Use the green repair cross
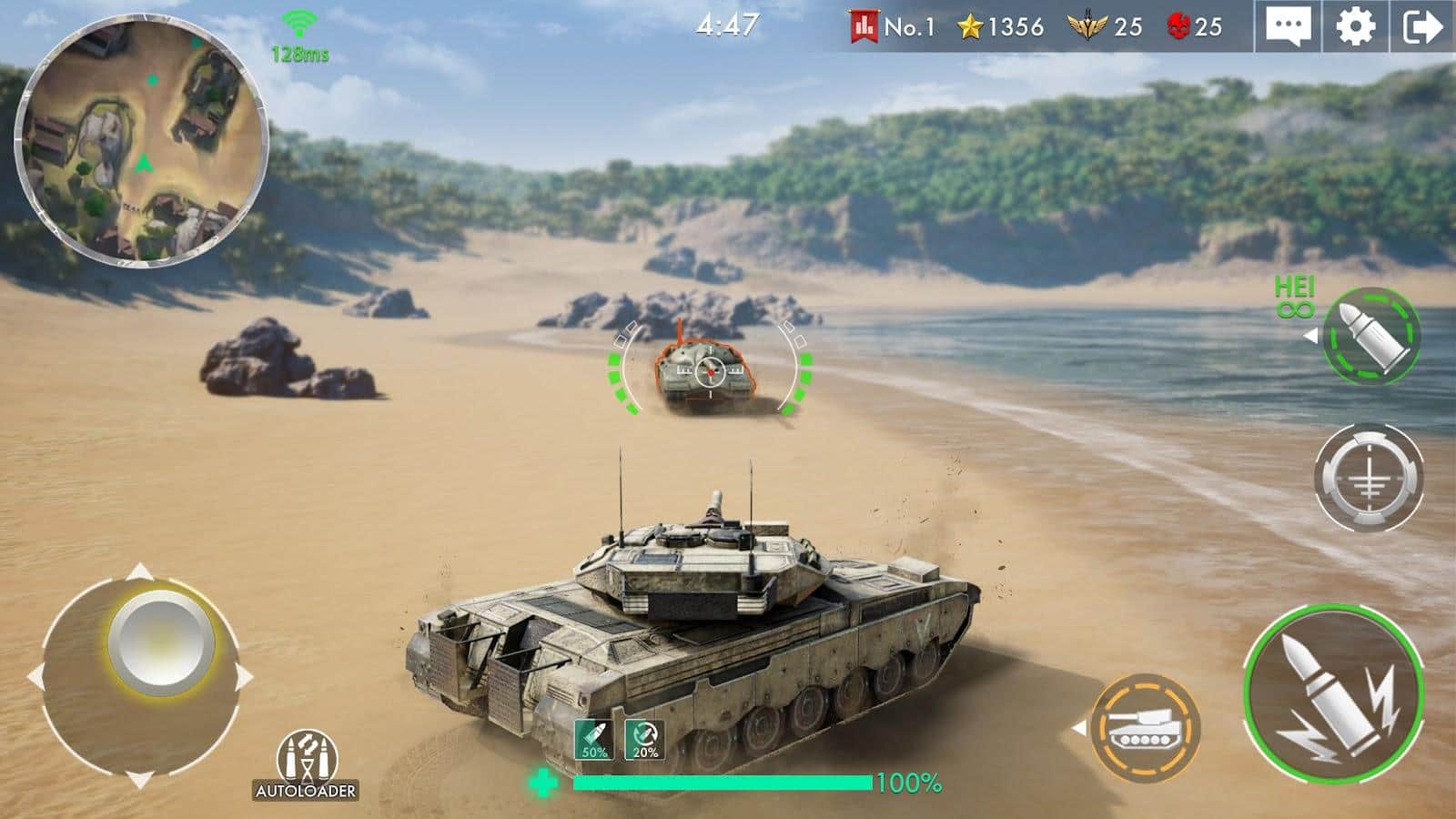 click(543, 783)
